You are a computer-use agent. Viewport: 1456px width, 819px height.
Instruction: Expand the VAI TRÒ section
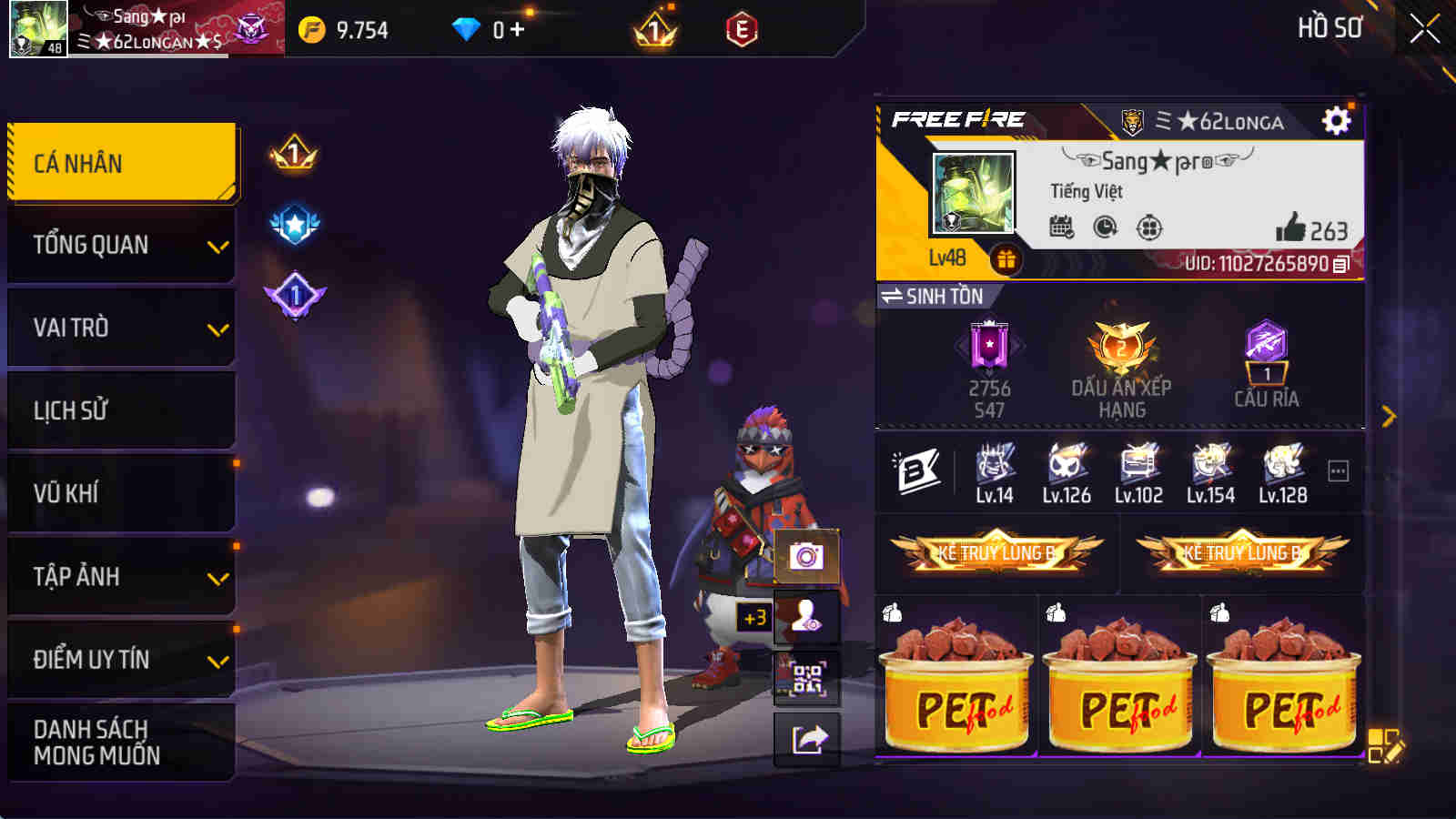click(x=121, y=327)
